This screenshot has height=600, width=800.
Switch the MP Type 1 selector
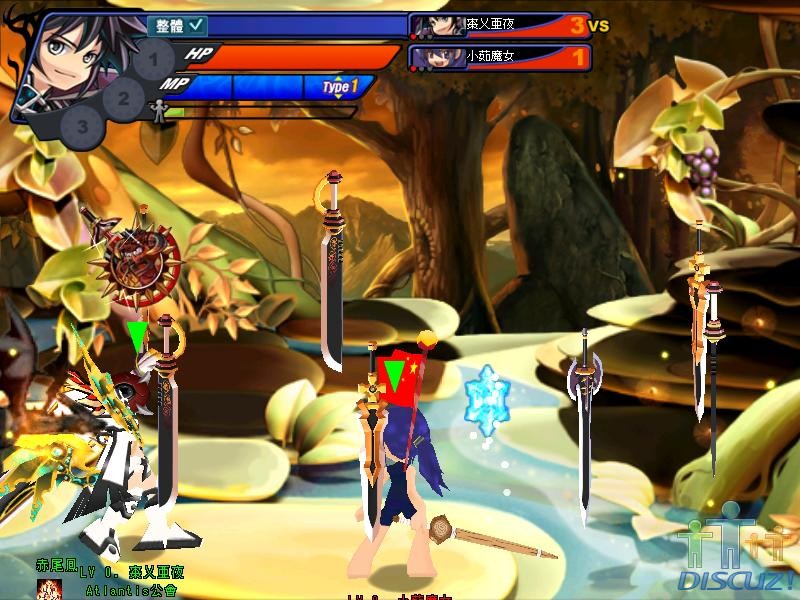pos(340,87)
